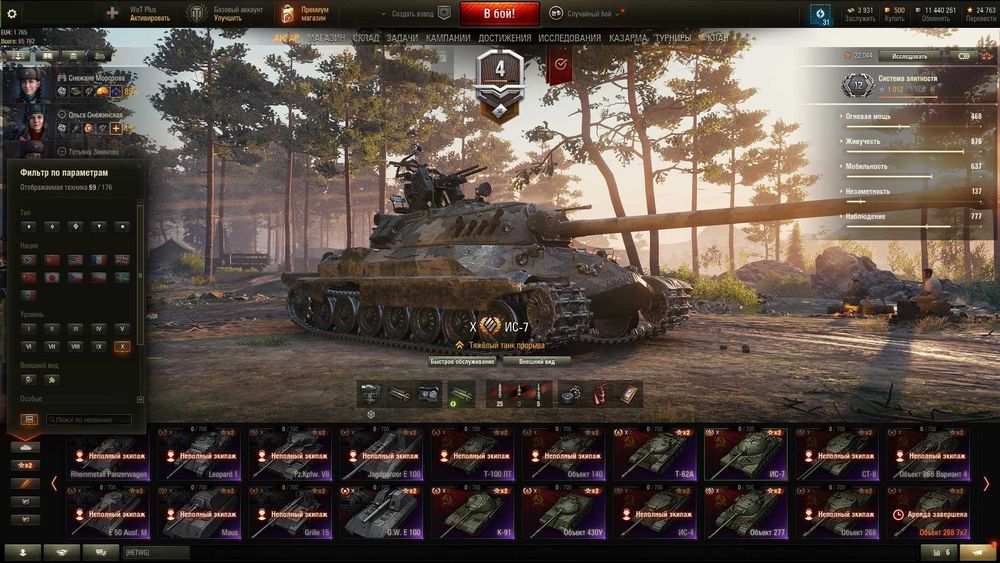Switch to the ИССЛЕДОВАНИЯ tab
Image resolution: width=1000 pixels, height=563 pixels.
[570, 38]
